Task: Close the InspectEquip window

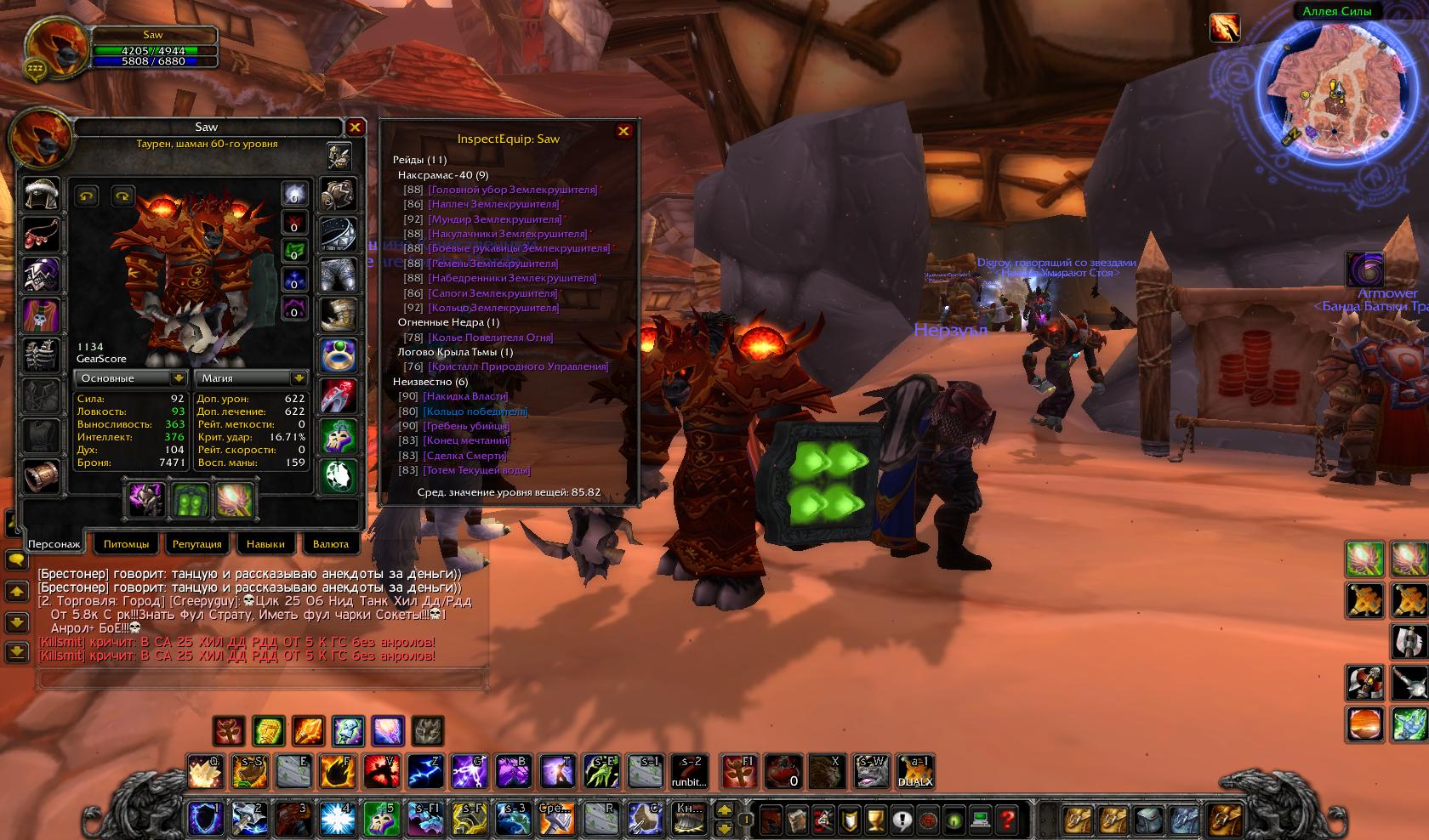Action: pyautogui.click(x=623, y=131)
